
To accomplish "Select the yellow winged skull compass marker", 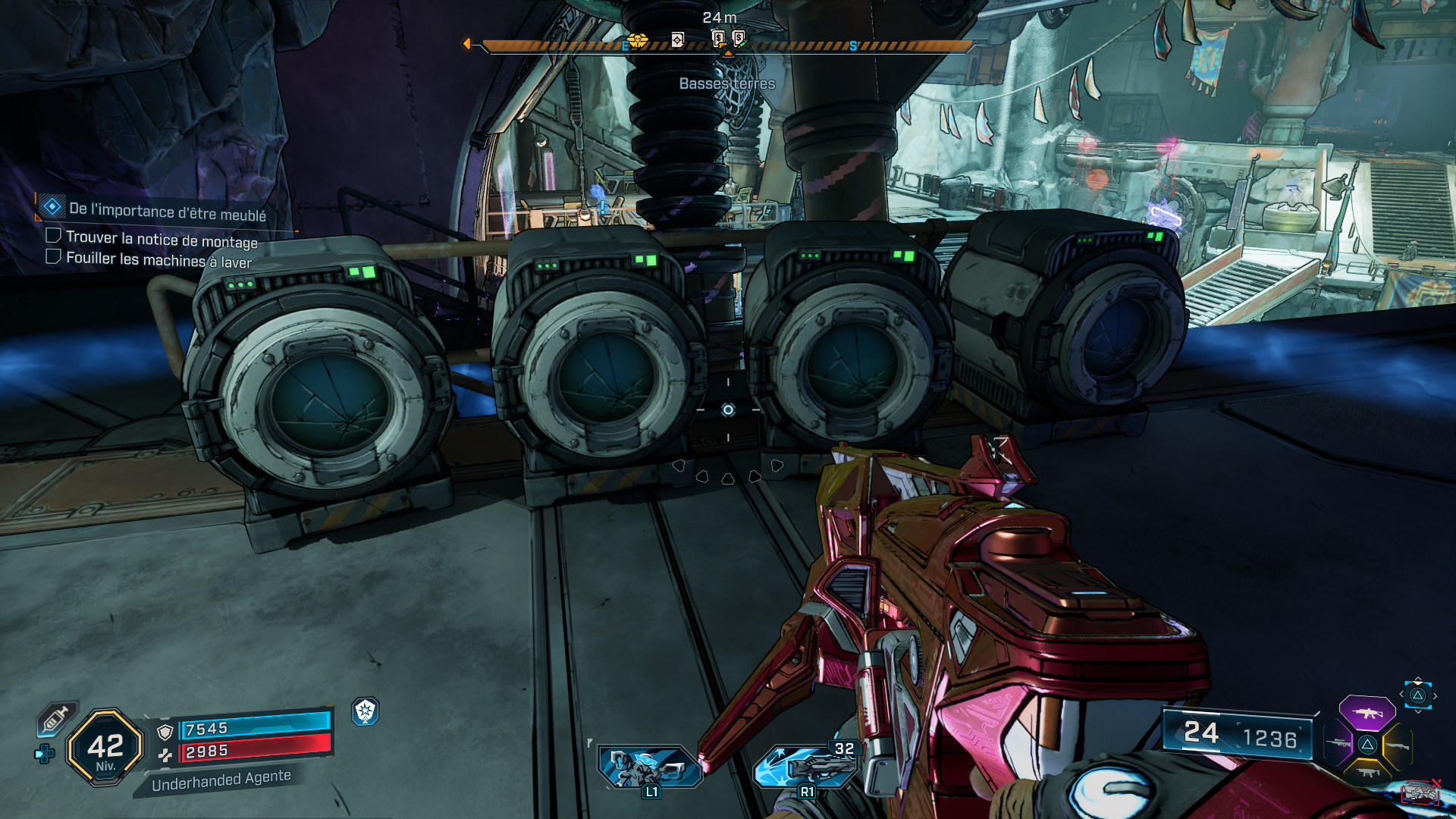I will 637,39.
